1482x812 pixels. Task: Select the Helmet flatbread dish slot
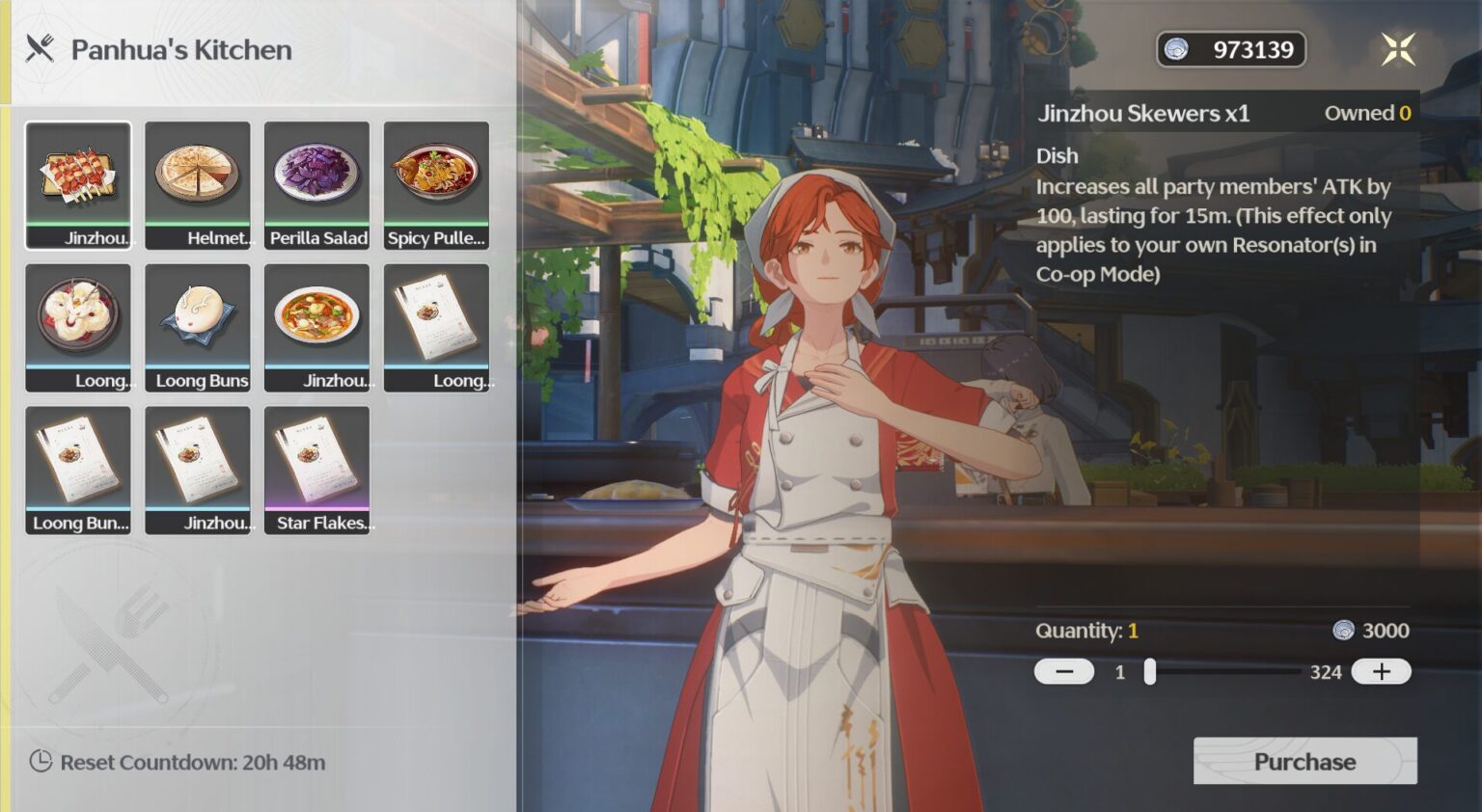[x=198, y=184]
